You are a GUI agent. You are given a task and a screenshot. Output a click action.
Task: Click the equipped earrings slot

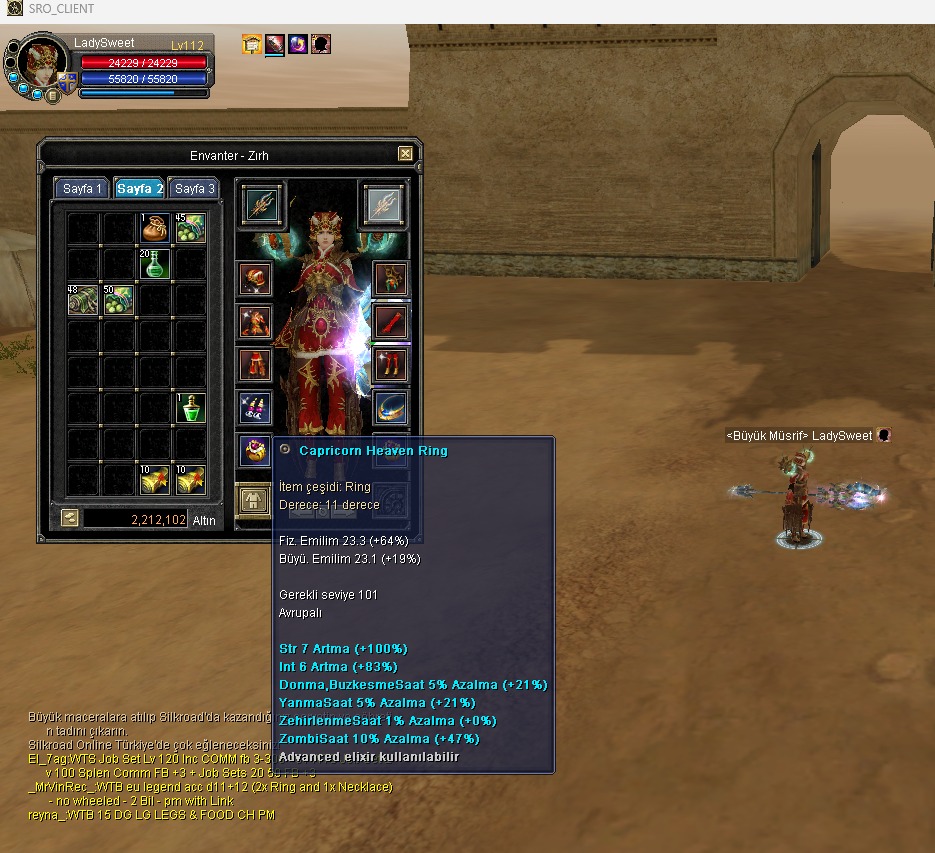pos(255,406)
